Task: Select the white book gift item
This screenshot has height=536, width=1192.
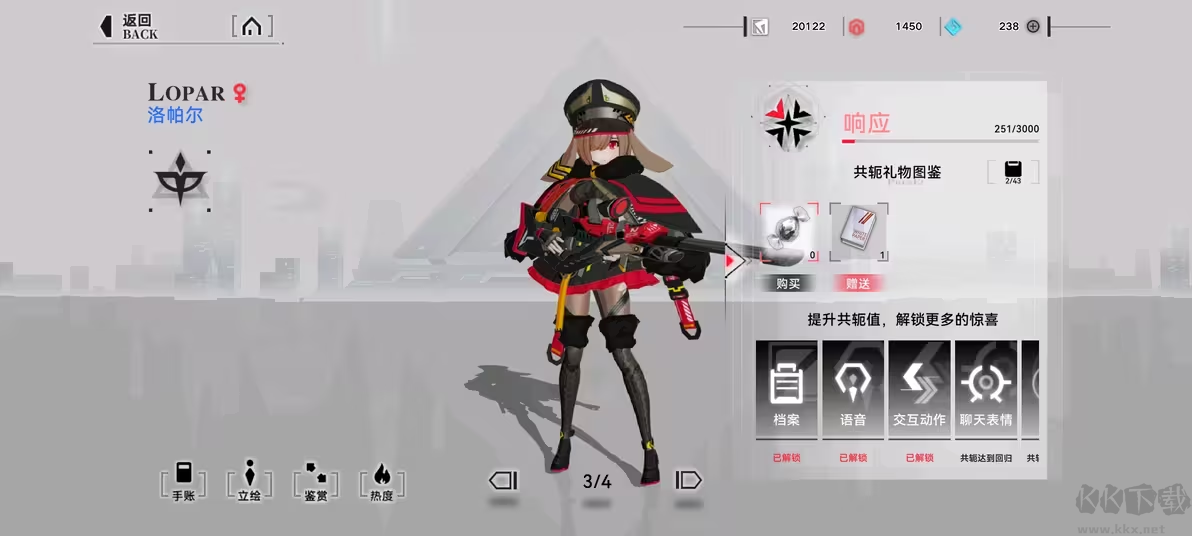Action: (x=858, y=233)
